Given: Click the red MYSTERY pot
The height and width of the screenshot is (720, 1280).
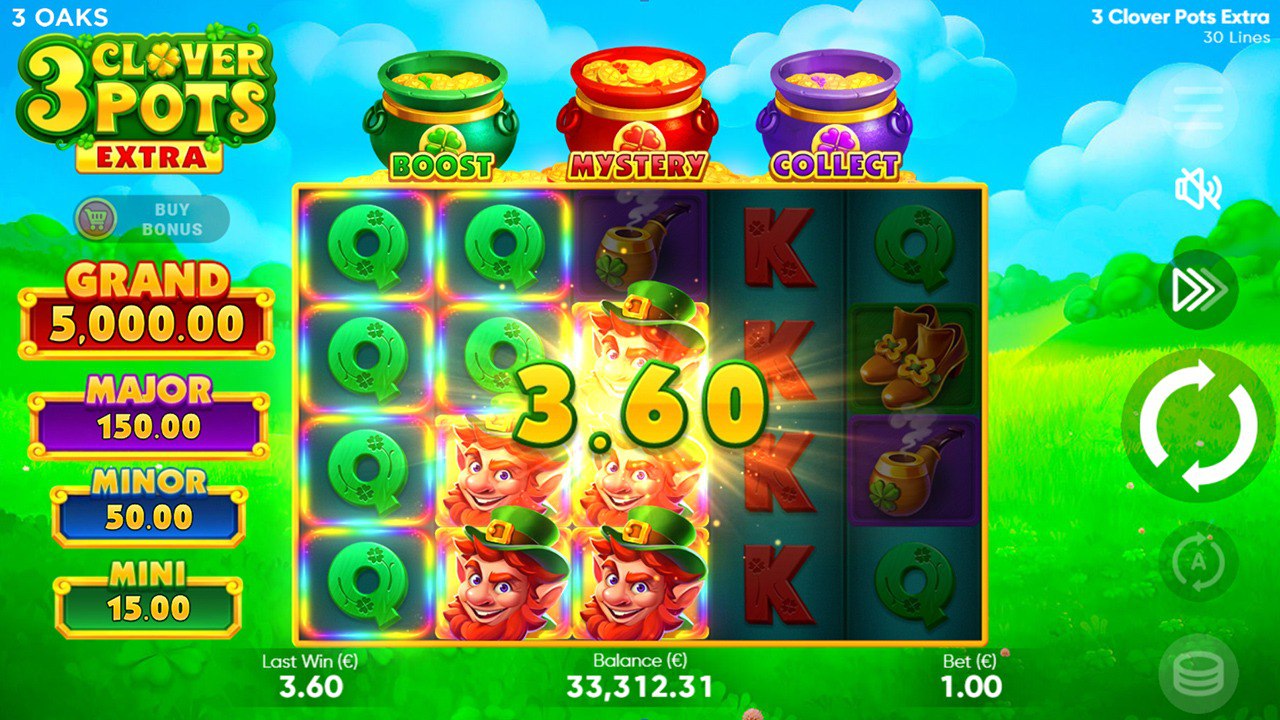Looking at the screenshot, I should [636, 105].
